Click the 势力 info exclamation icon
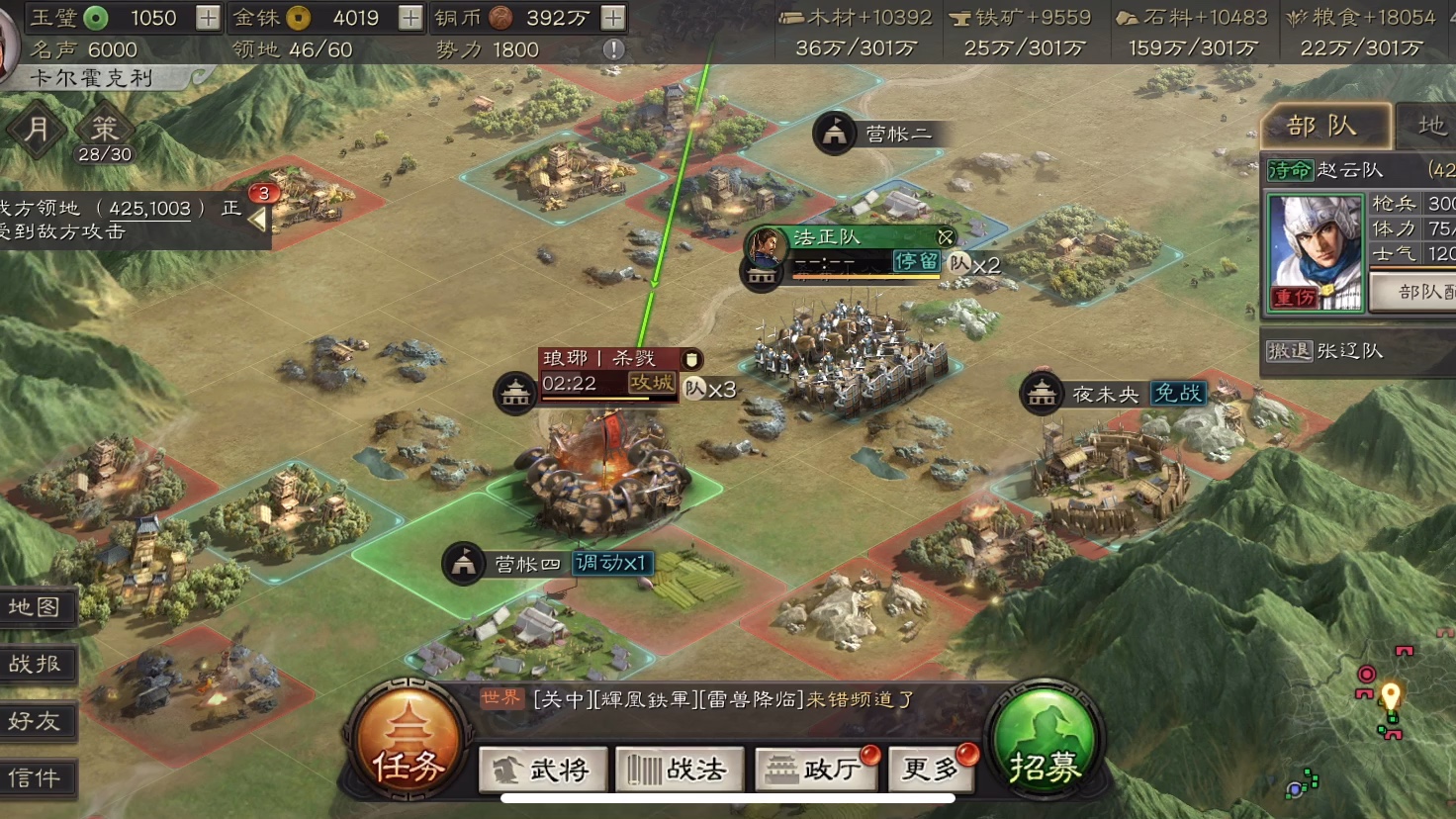The image size is (1456, 819). pyautogui.click(x=613, y=49)
